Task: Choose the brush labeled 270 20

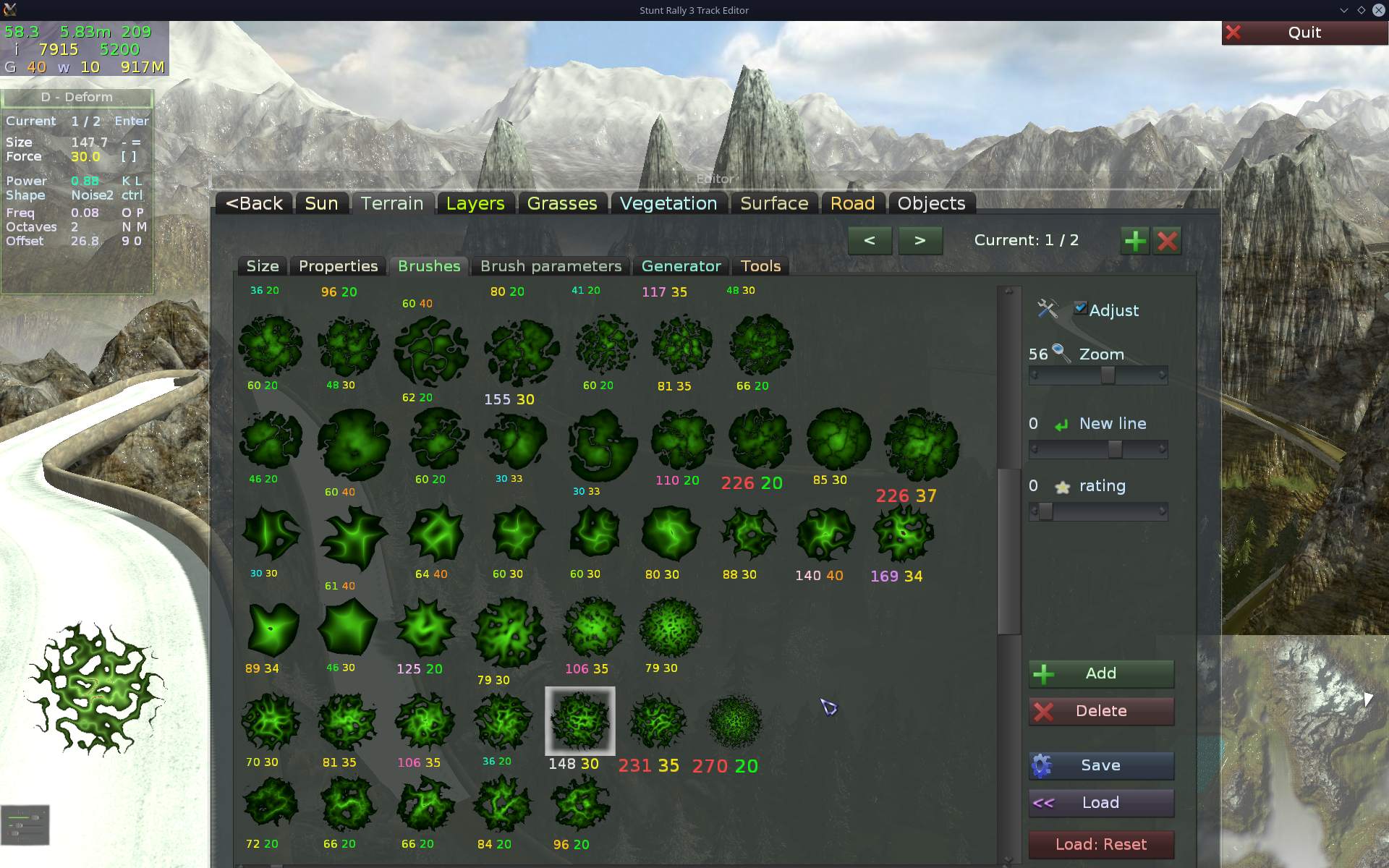Action: (734, 722)
